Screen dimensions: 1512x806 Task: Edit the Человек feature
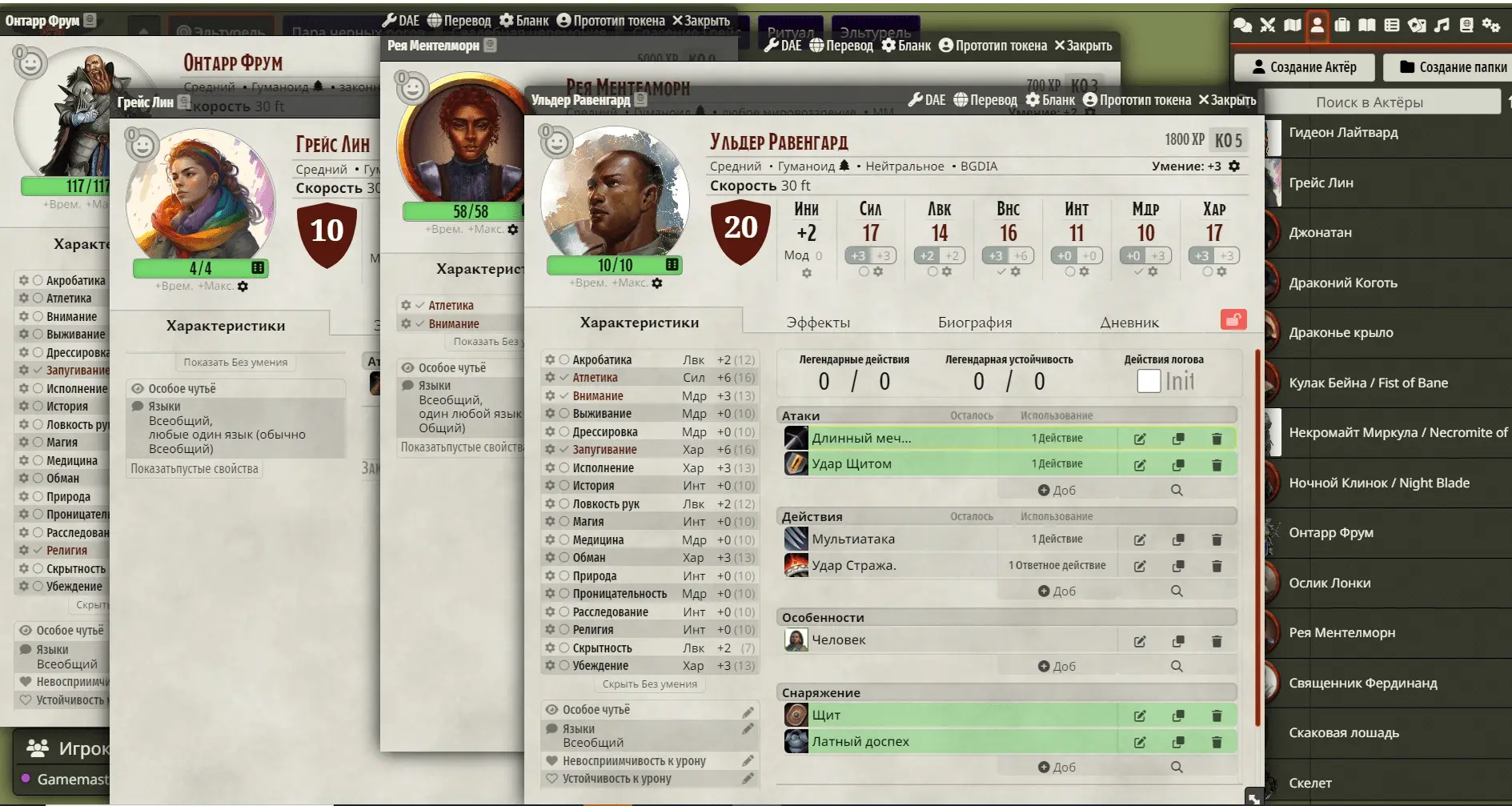[1140, 641]
